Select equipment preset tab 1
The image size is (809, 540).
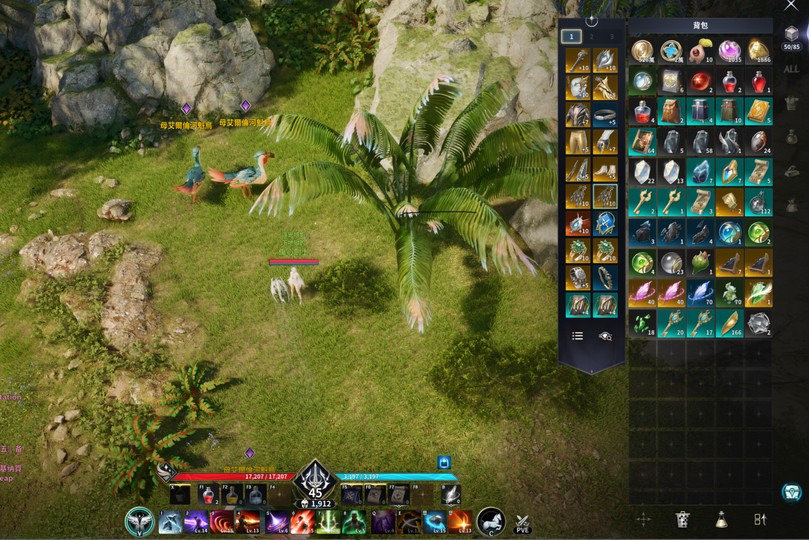(571, 36)
